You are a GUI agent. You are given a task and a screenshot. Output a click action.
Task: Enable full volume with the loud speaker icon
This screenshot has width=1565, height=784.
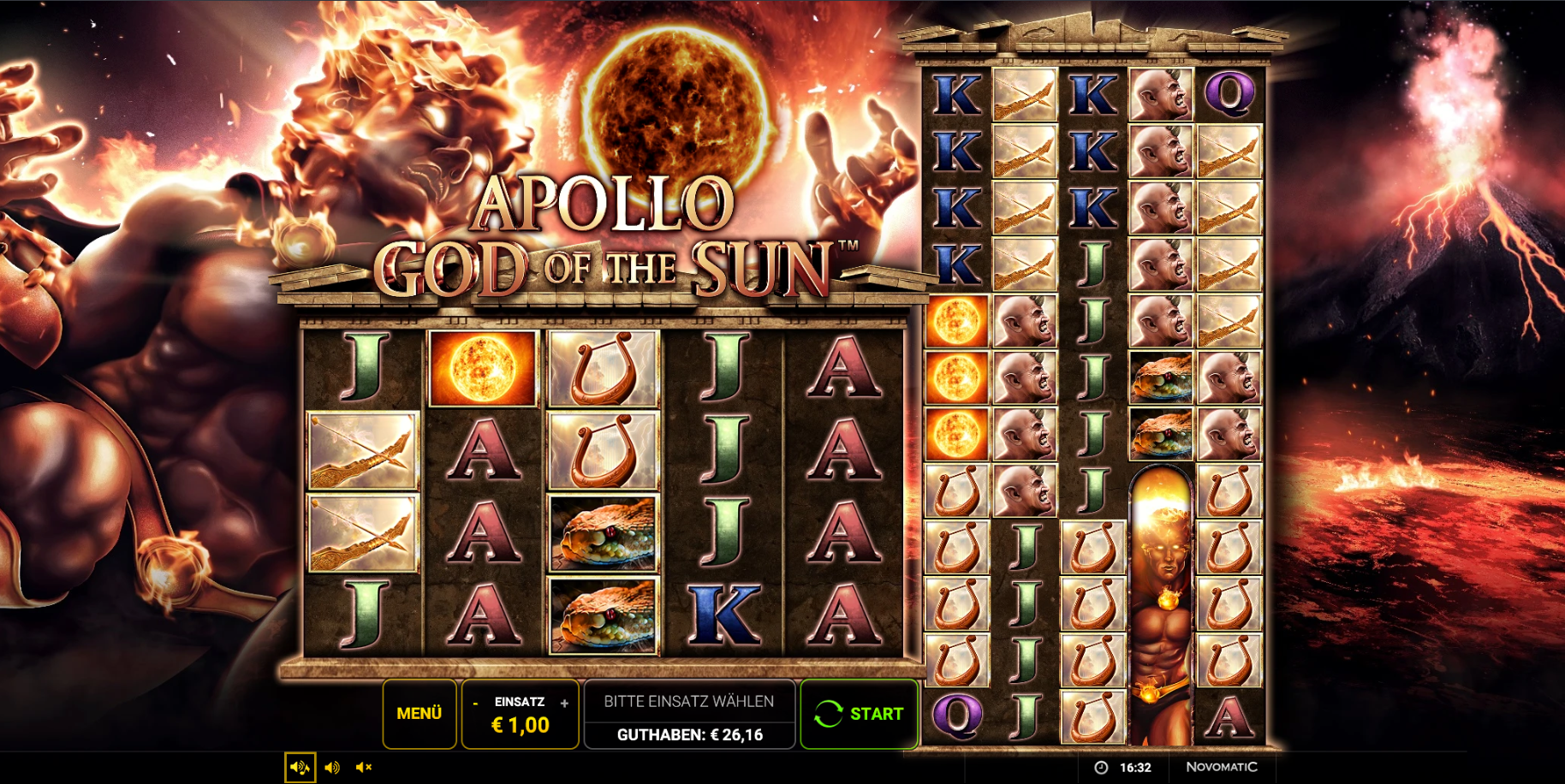coord(332,767)
